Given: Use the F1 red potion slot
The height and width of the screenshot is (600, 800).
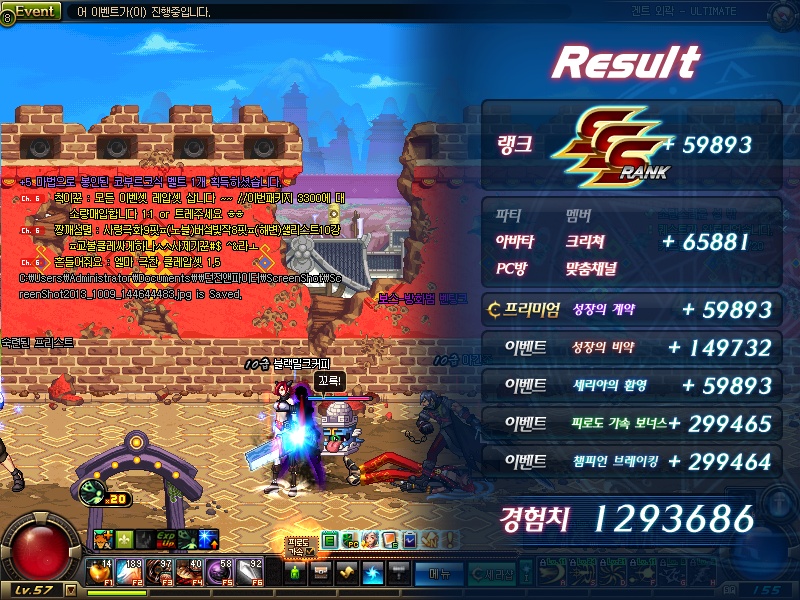Looking at the screenshot, I should pos(100,572).
